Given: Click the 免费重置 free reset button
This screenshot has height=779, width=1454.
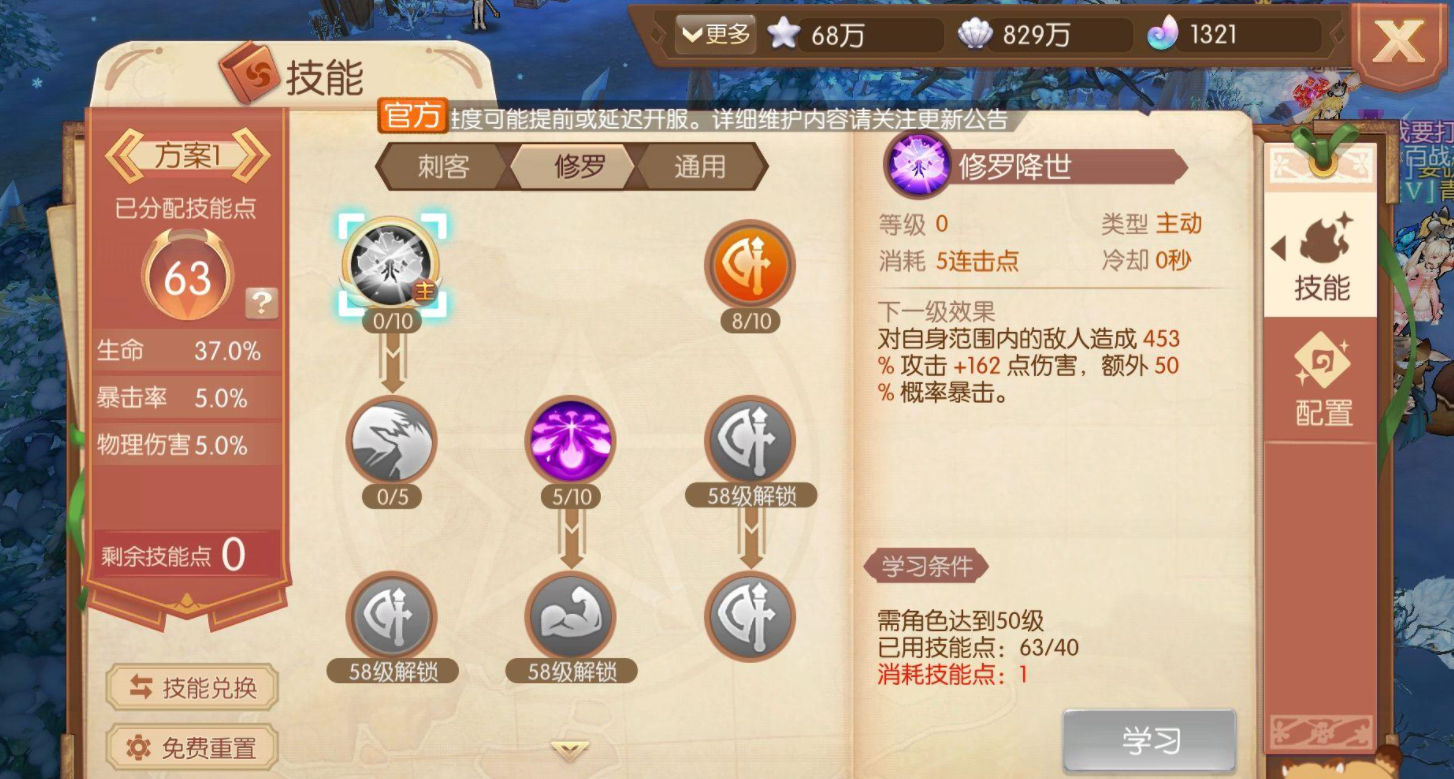Looking at the screenshot, I should [x=192, y=748].
